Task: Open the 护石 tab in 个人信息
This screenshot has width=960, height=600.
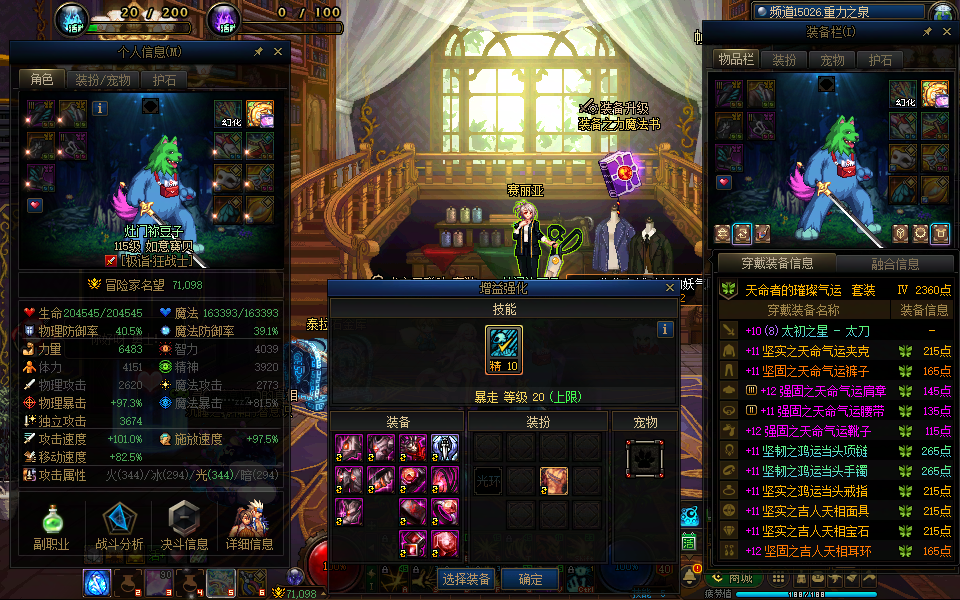Action: [163, 79]
